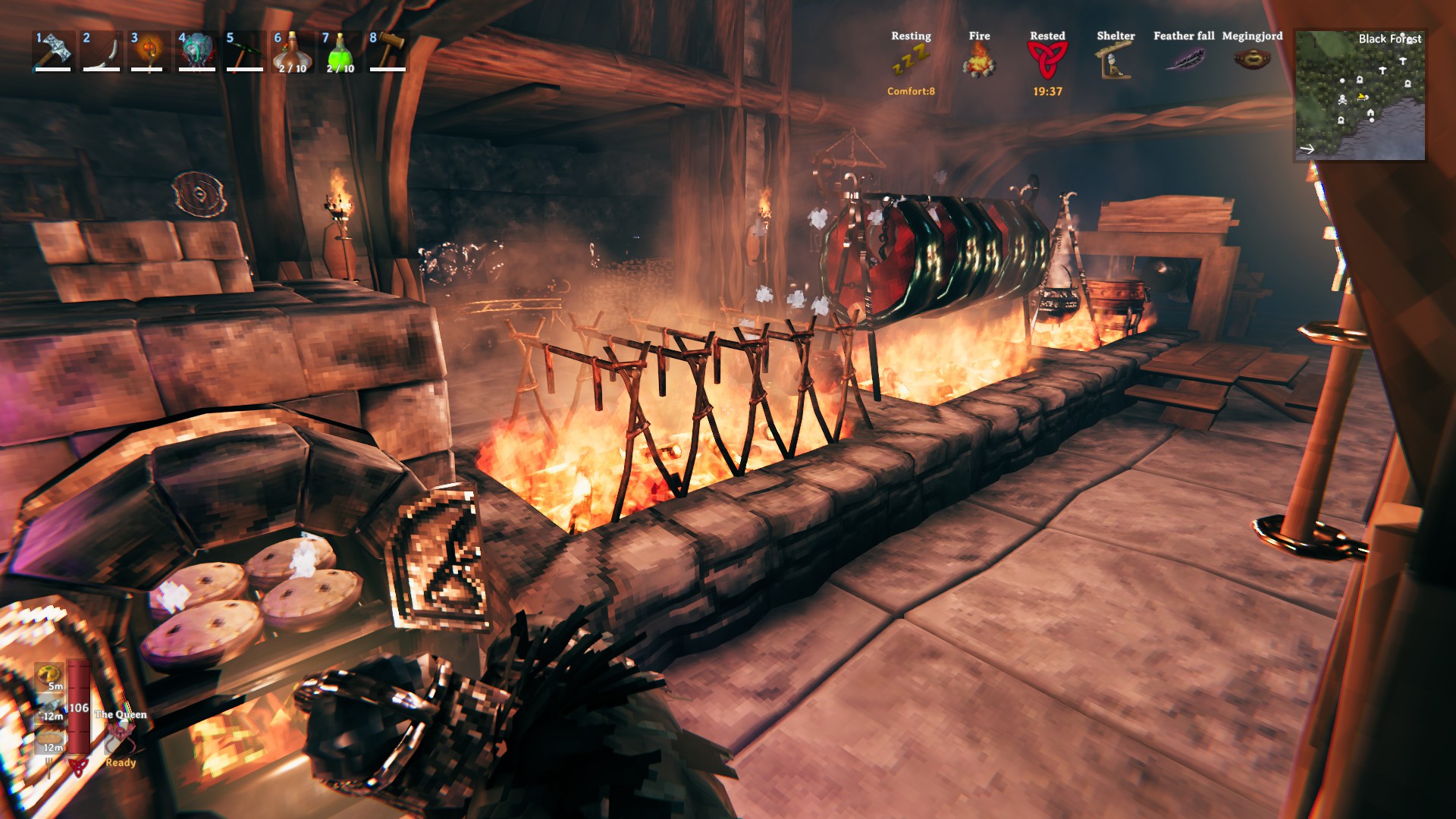
Task: Select the silver hammer weapon in slot 1
Action: click(53, 50)
